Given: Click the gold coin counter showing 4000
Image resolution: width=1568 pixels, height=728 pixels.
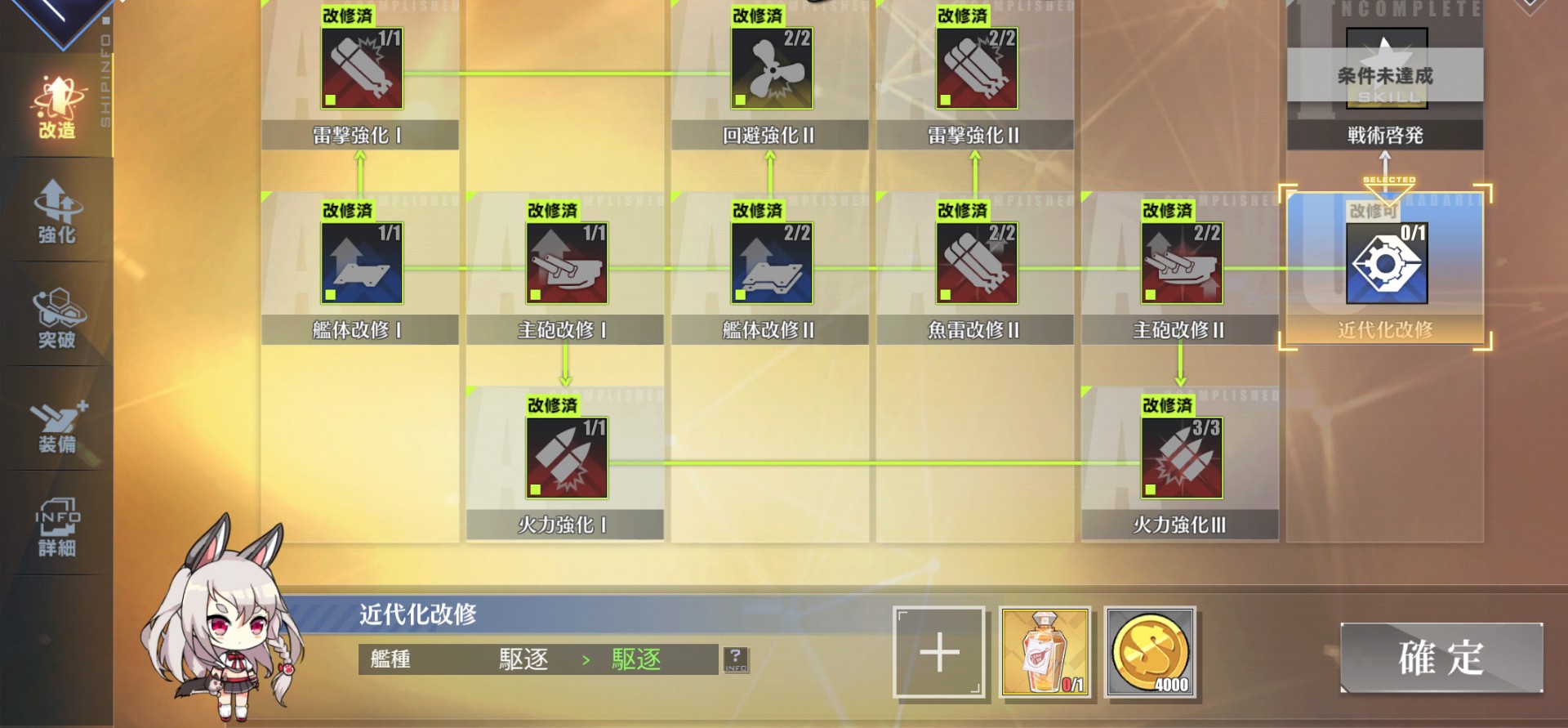Looking at the screenshot, I should tap(1150, 652).
